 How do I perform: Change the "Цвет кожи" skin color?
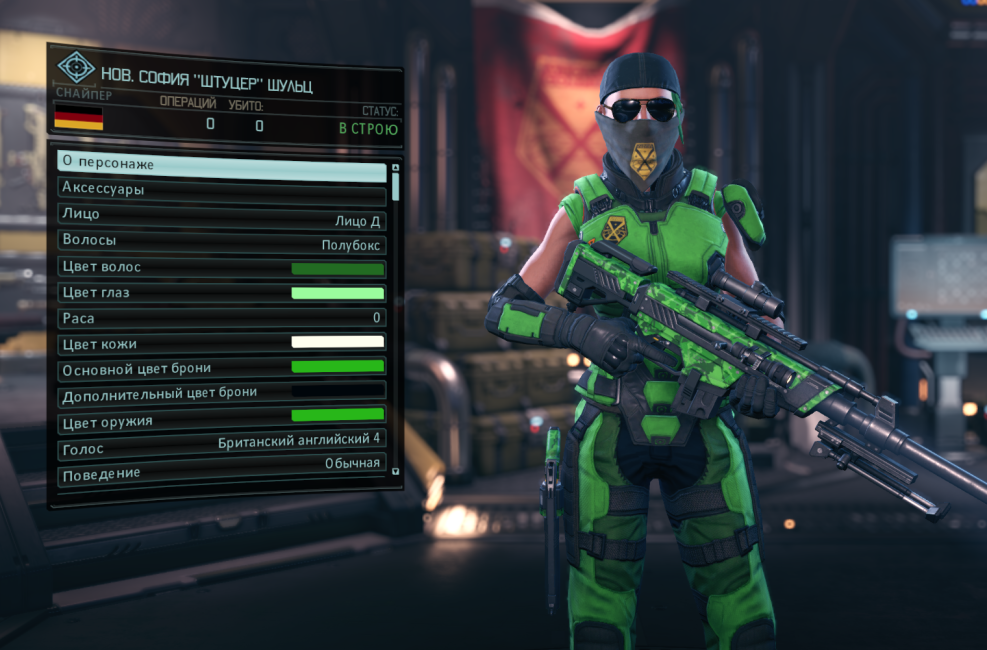(x=222, y=343)
